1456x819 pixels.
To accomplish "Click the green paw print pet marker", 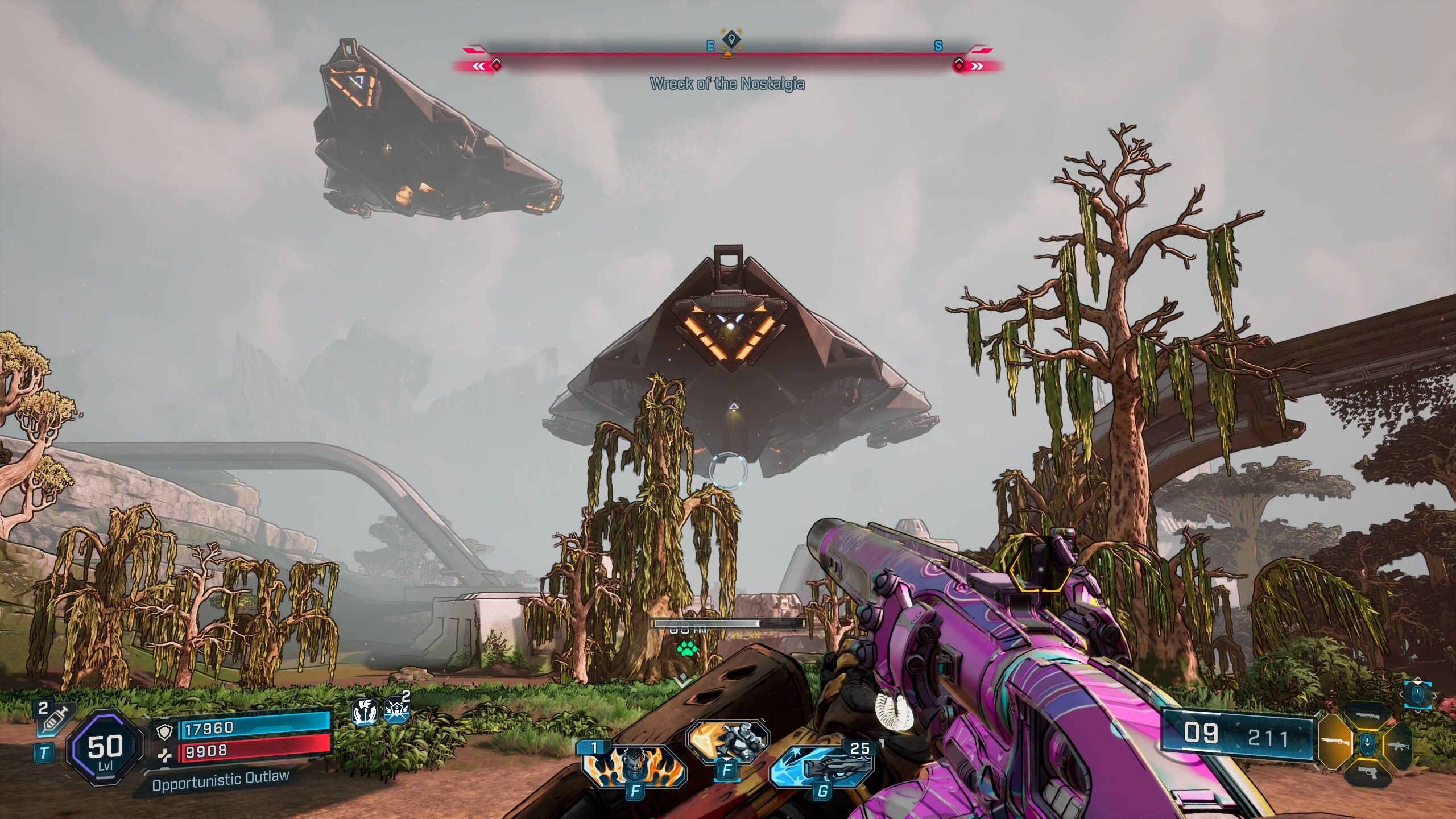I will (x=685, y=648).
